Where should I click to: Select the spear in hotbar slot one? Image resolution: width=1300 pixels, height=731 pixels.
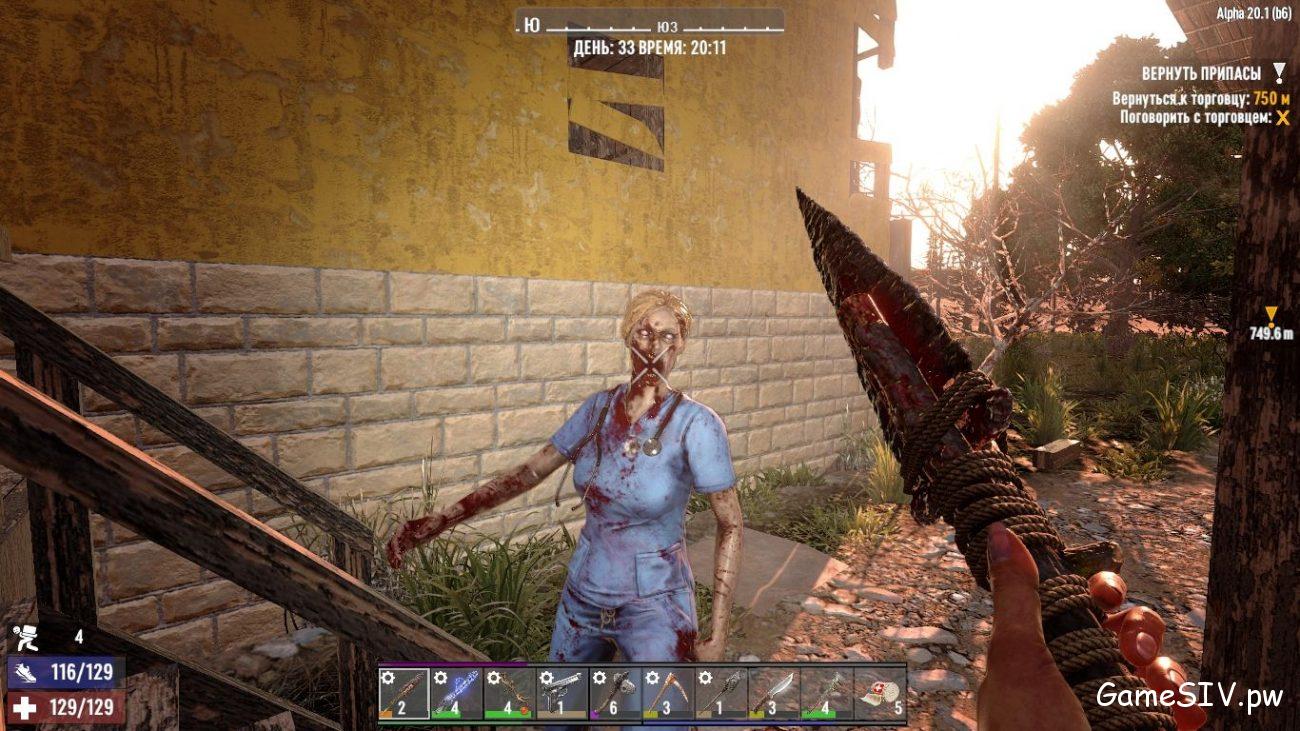(405, 695)
